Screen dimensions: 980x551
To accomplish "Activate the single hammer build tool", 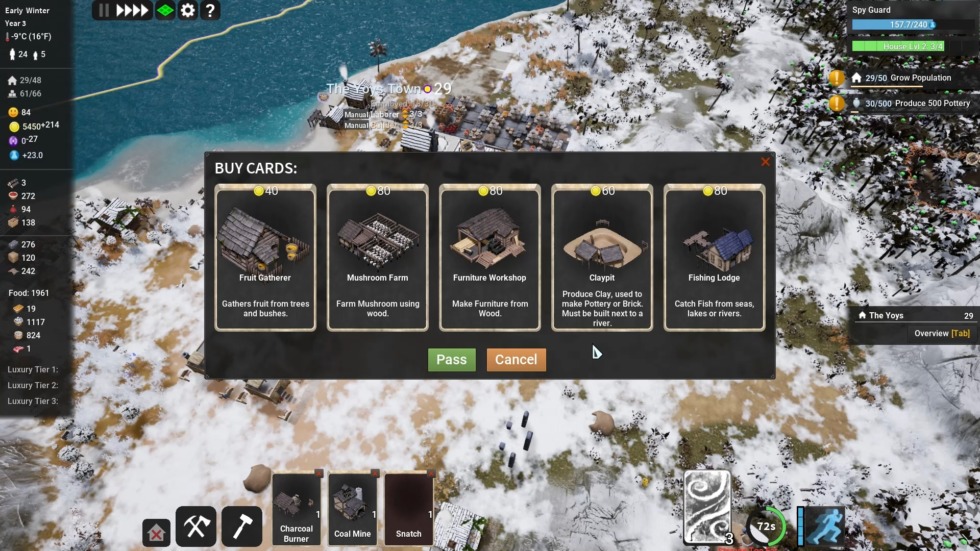I will (x=241, y=526).
